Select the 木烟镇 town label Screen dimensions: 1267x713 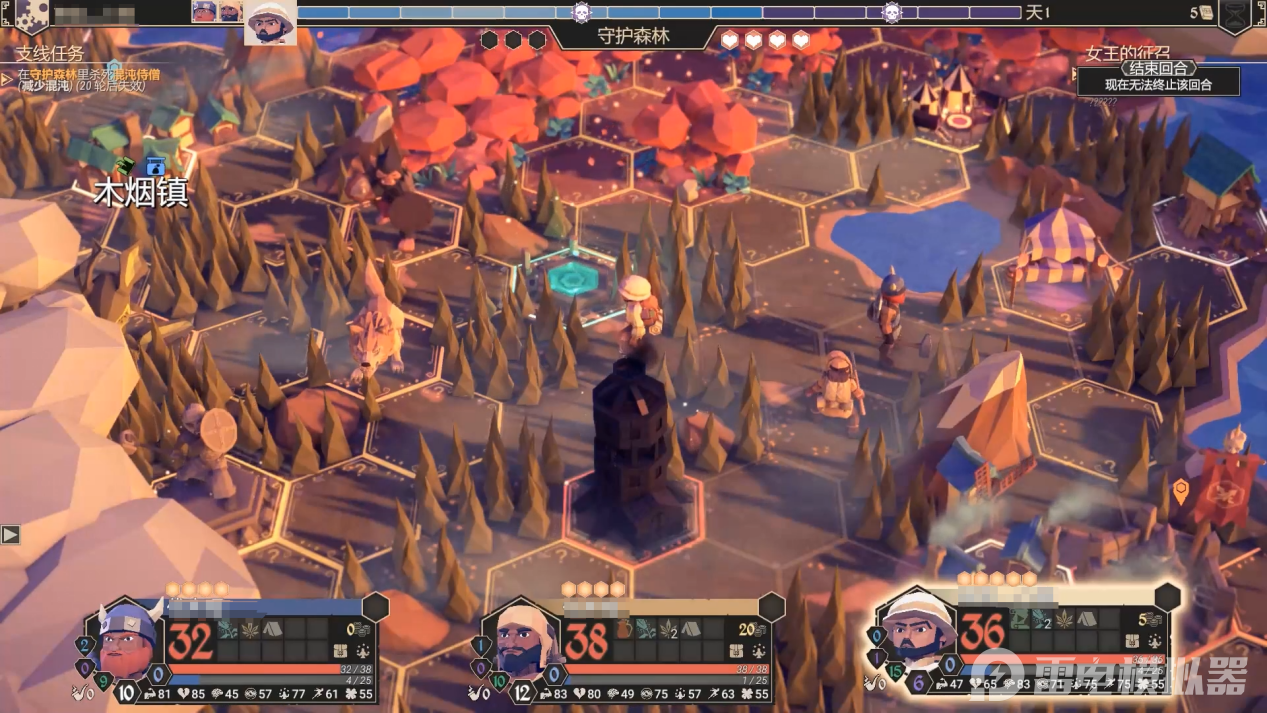141,192
